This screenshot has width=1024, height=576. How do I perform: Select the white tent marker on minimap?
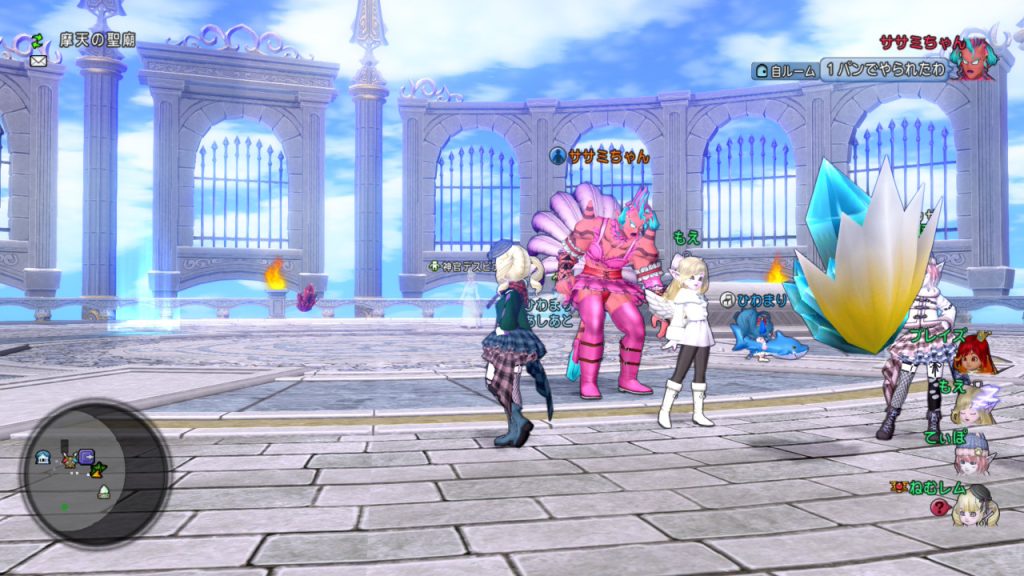(x=102, y=491)
